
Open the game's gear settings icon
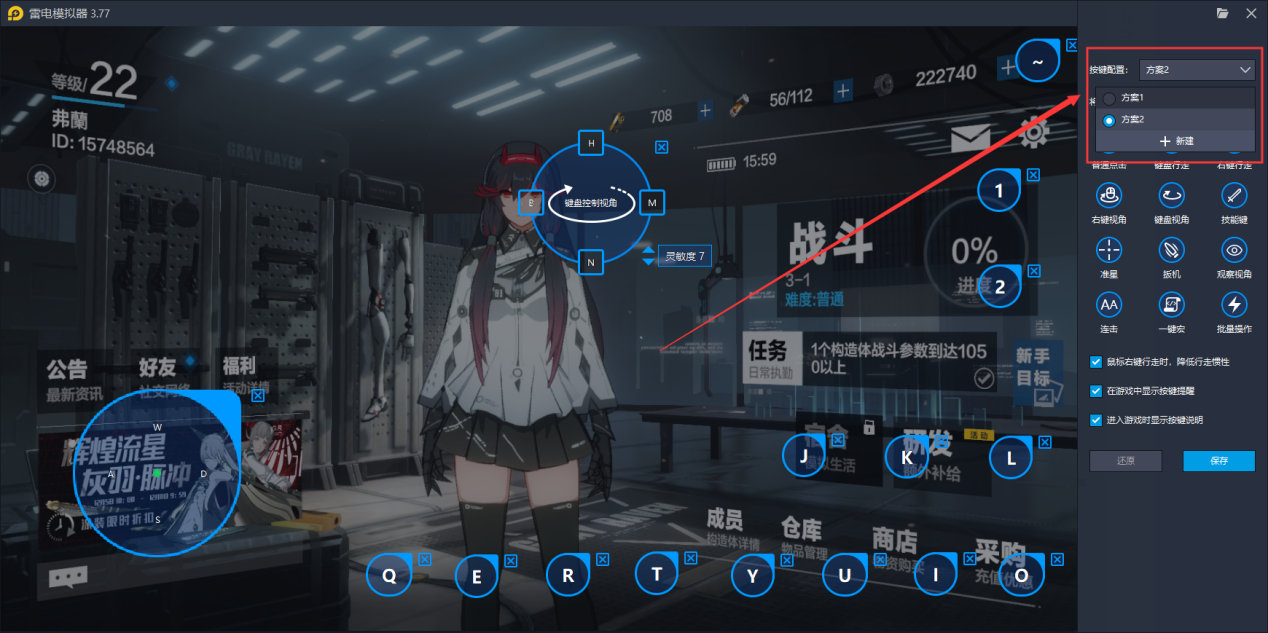pos(1034,132)
